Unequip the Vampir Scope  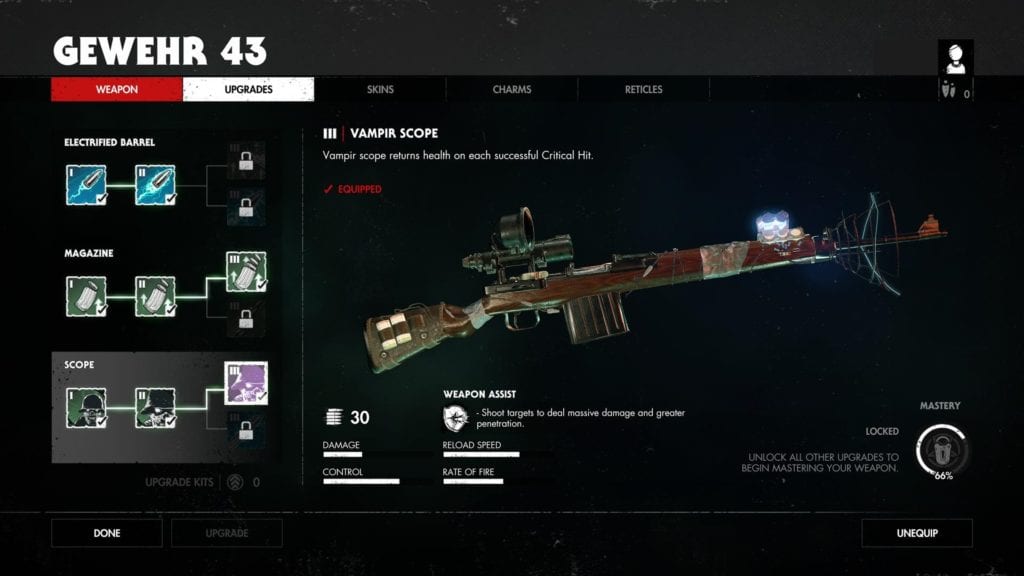[916, 533]
